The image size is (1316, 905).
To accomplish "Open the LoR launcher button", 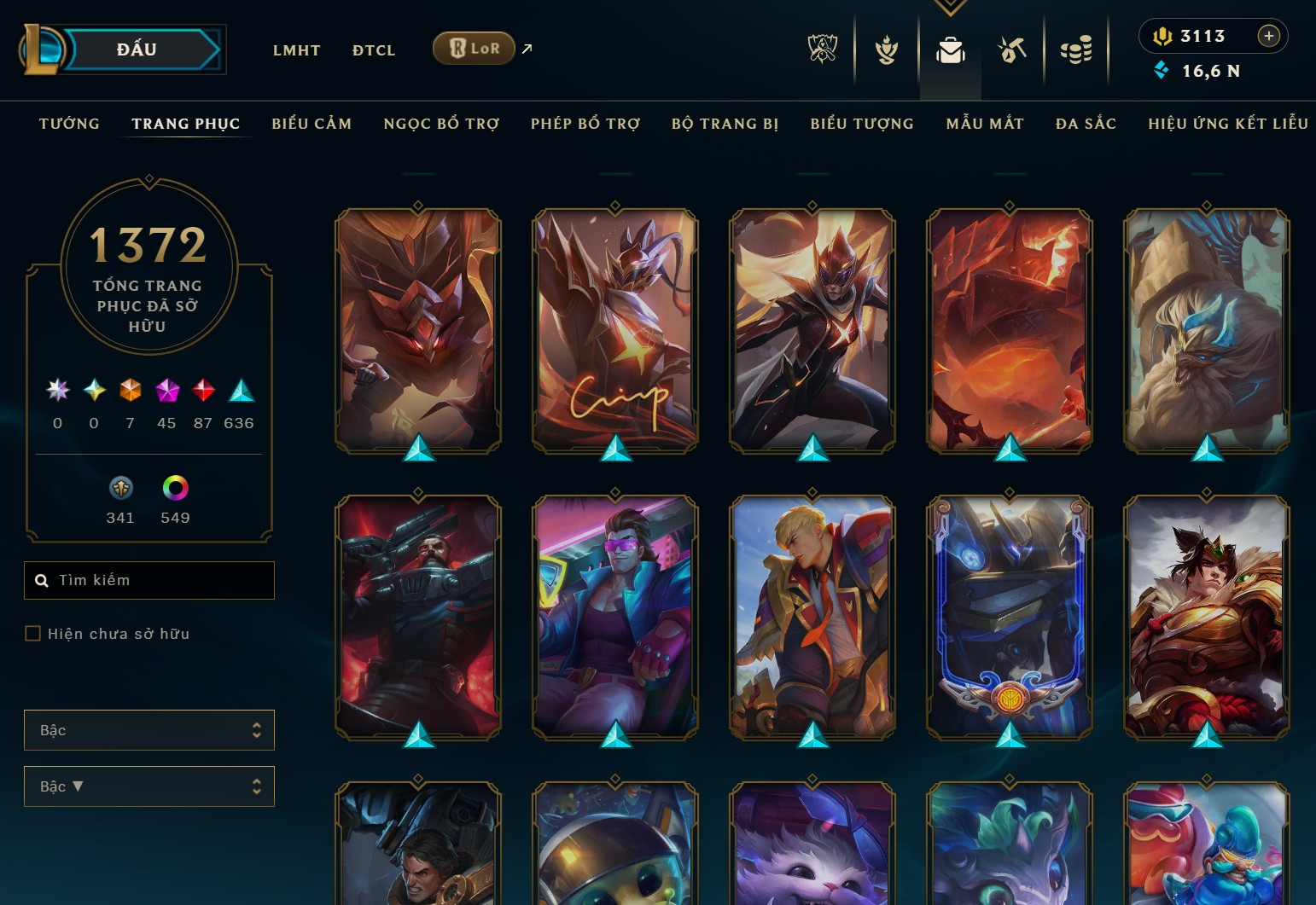I will pos(474,49).
